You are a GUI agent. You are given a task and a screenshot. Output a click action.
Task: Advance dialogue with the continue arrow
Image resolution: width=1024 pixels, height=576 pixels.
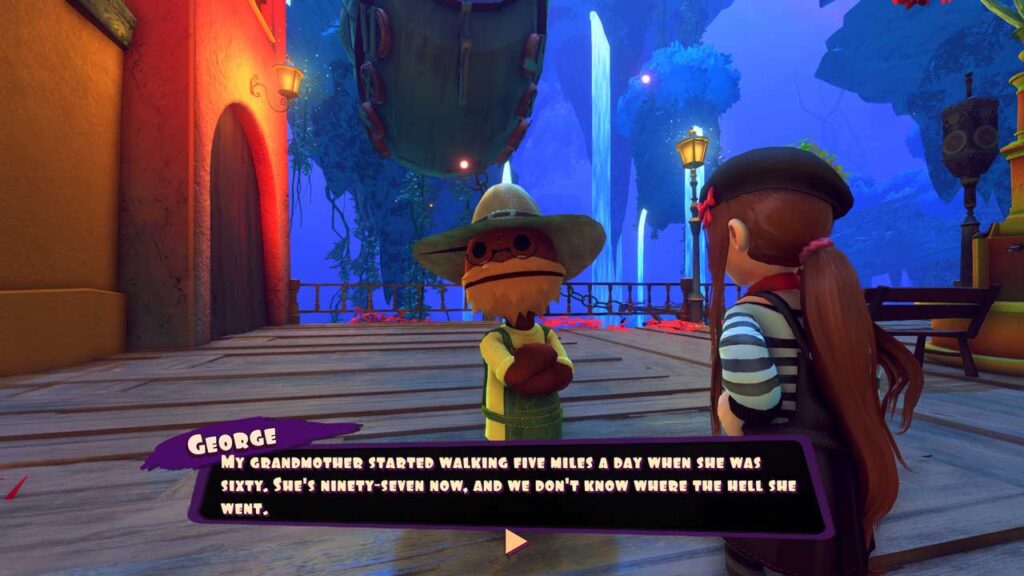coord(514,542)
